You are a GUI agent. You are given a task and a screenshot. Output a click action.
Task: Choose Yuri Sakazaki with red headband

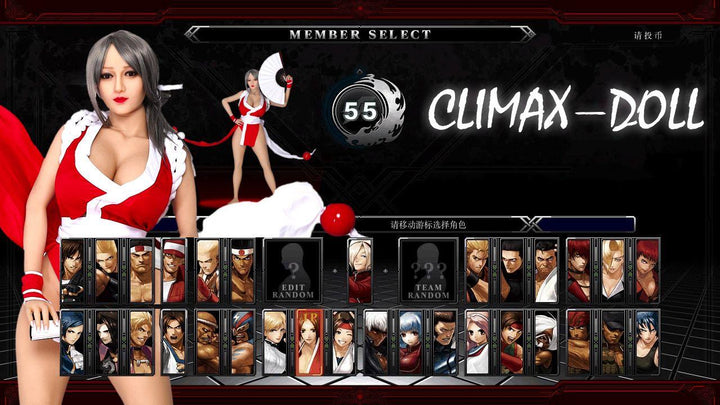(x=344, y=342)
